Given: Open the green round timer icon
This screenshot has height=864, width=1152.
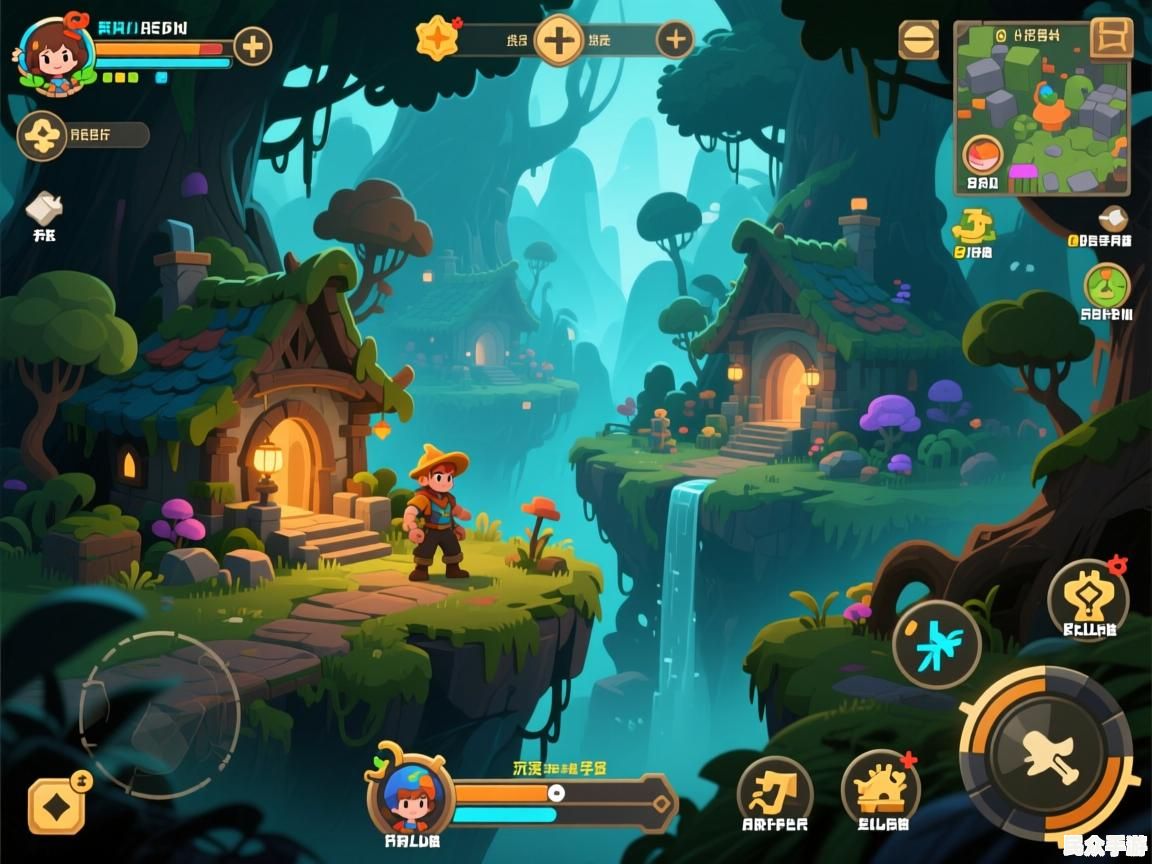Looking at the screenshot, I should point(1107,286).
